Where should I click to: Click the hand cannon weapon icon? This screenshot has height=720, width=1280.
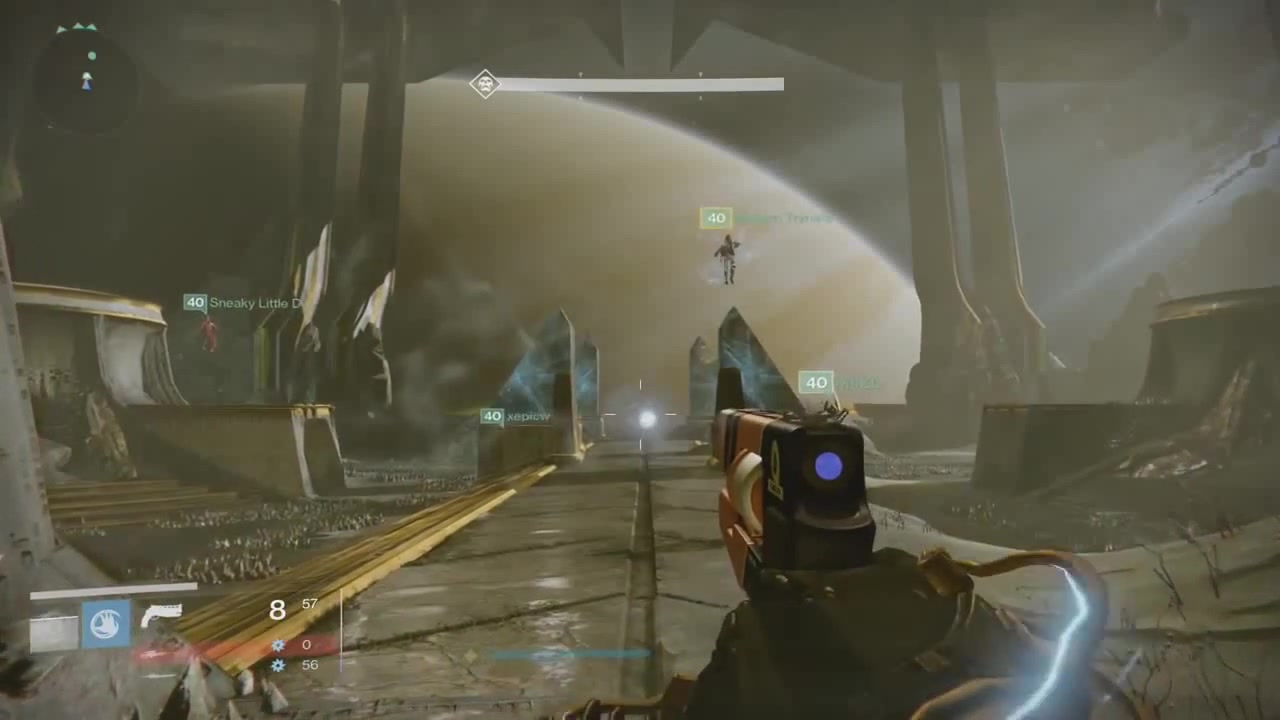(162, 614)
